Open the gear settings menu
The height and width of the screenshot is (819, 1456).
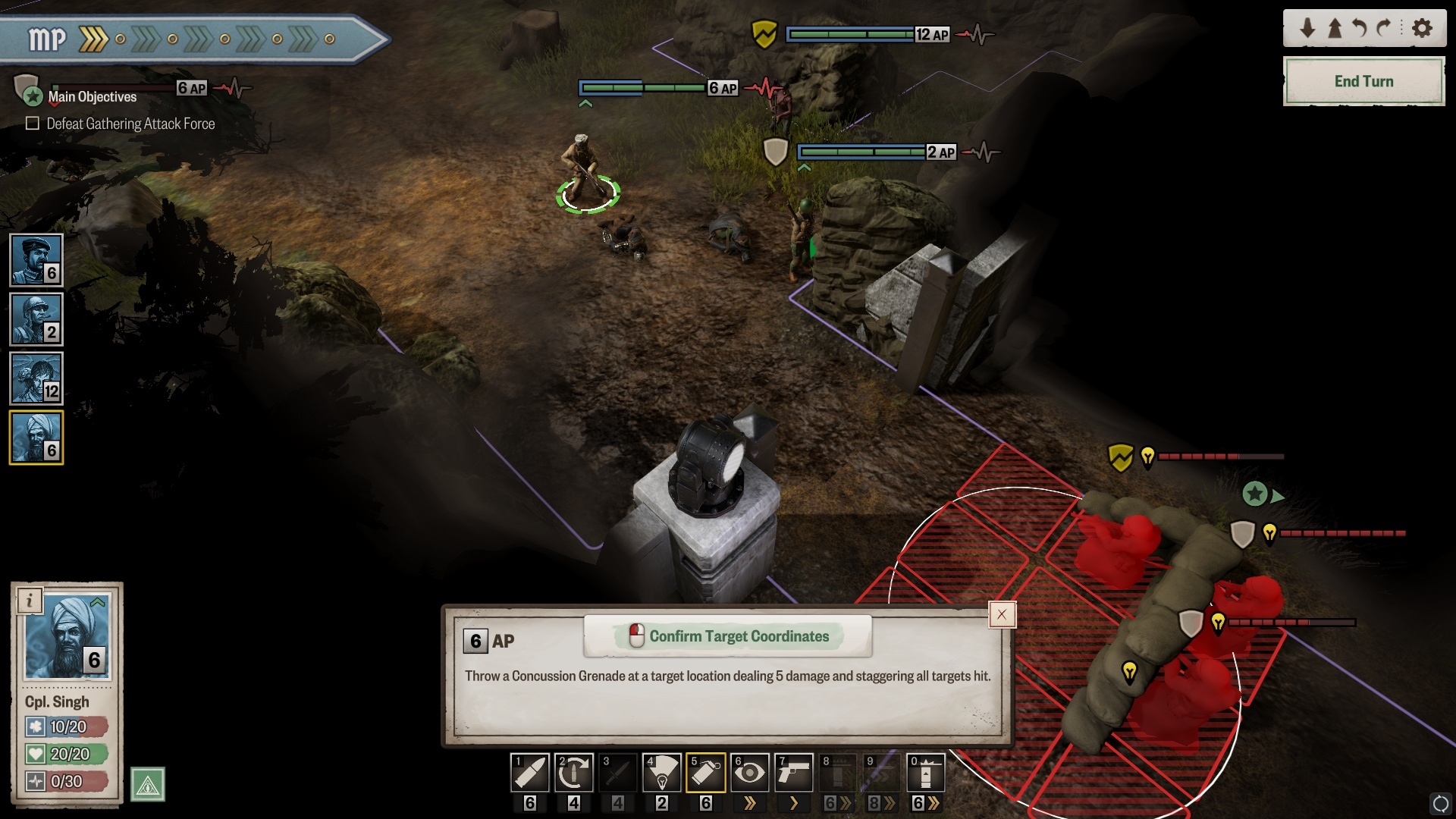(x=1423, y=29)
